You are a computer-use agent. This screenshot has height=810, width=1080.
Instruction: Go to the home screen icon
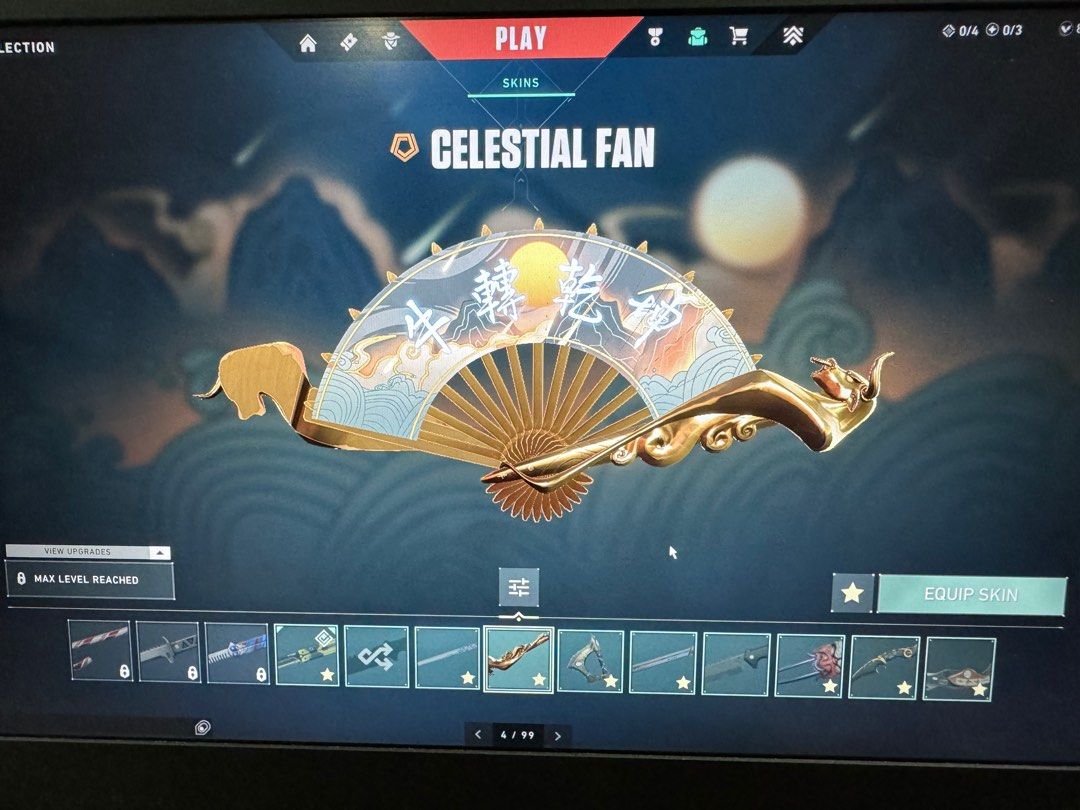(308, 42)
